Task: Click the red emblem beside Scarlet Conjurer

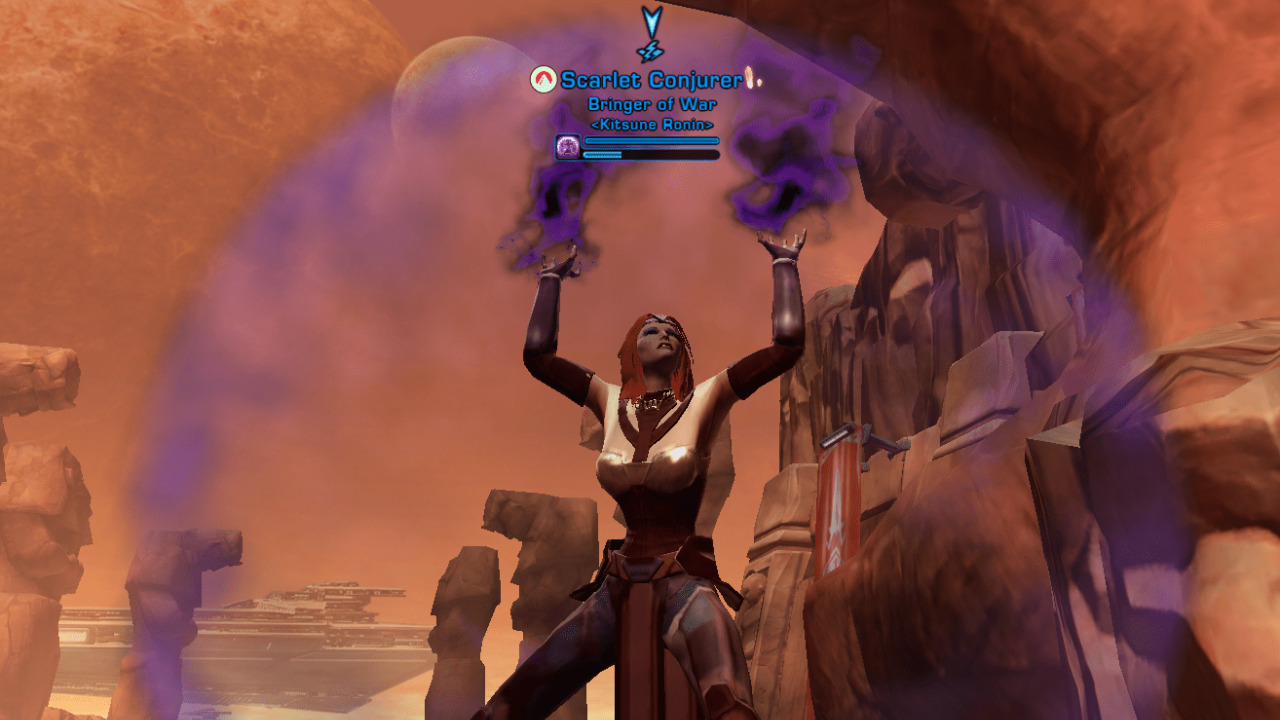Action: pyautogui.click(x=543, y=80)
